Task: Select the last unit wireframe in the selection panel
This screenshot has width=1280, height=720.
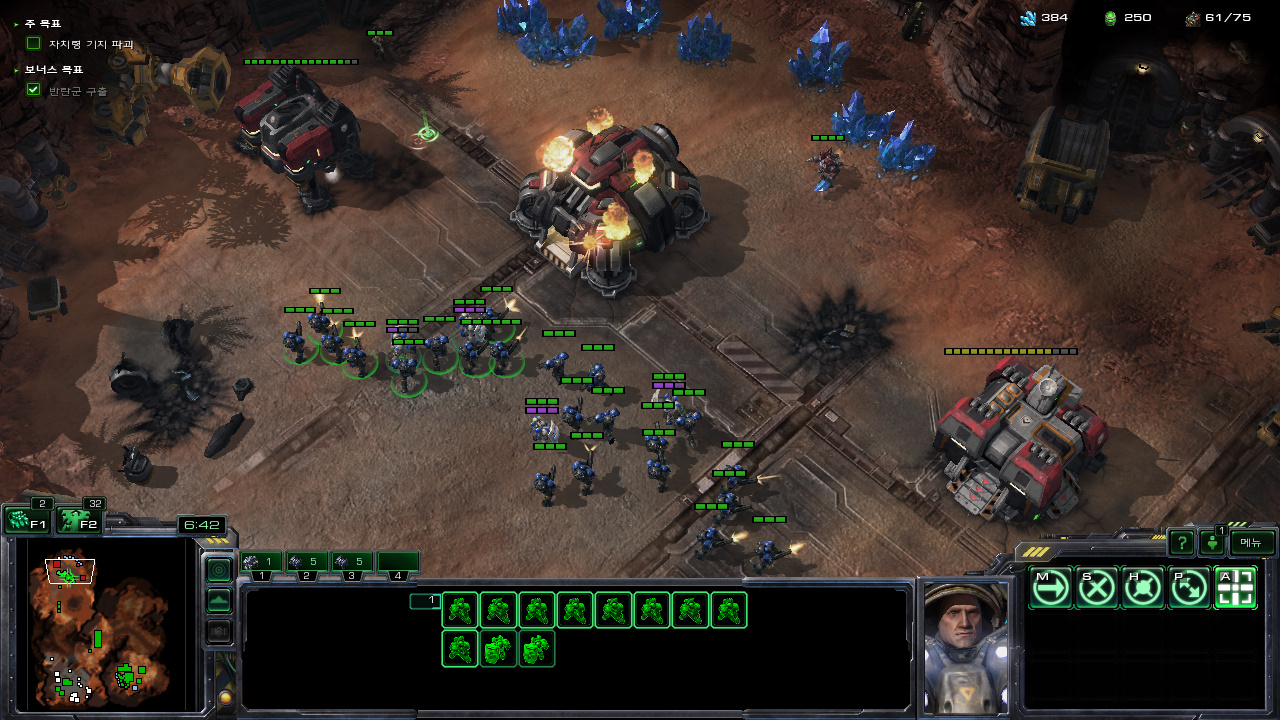Action: point(537,649)
